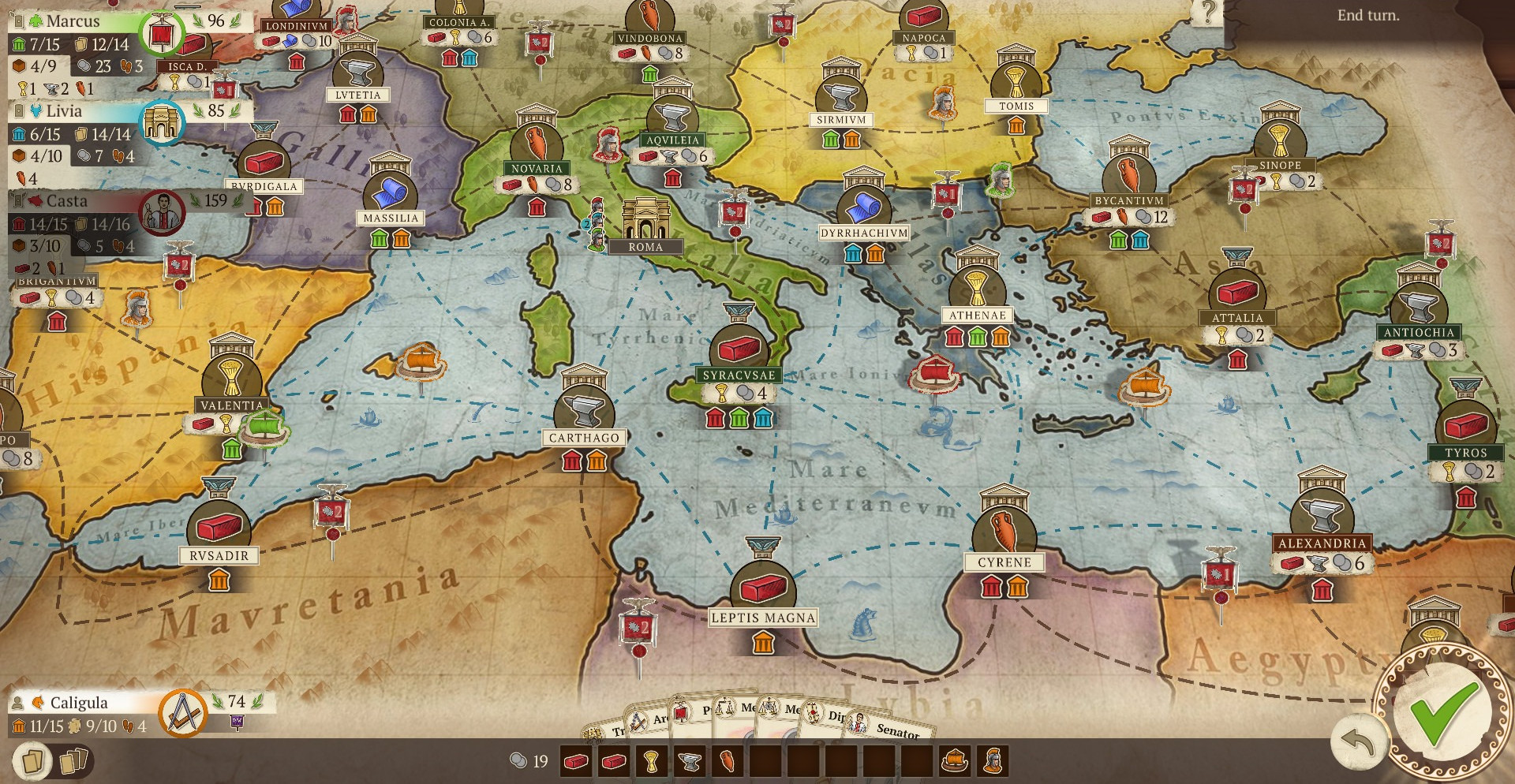
Task: Open Casta's player panel
Action: point(66,201)
